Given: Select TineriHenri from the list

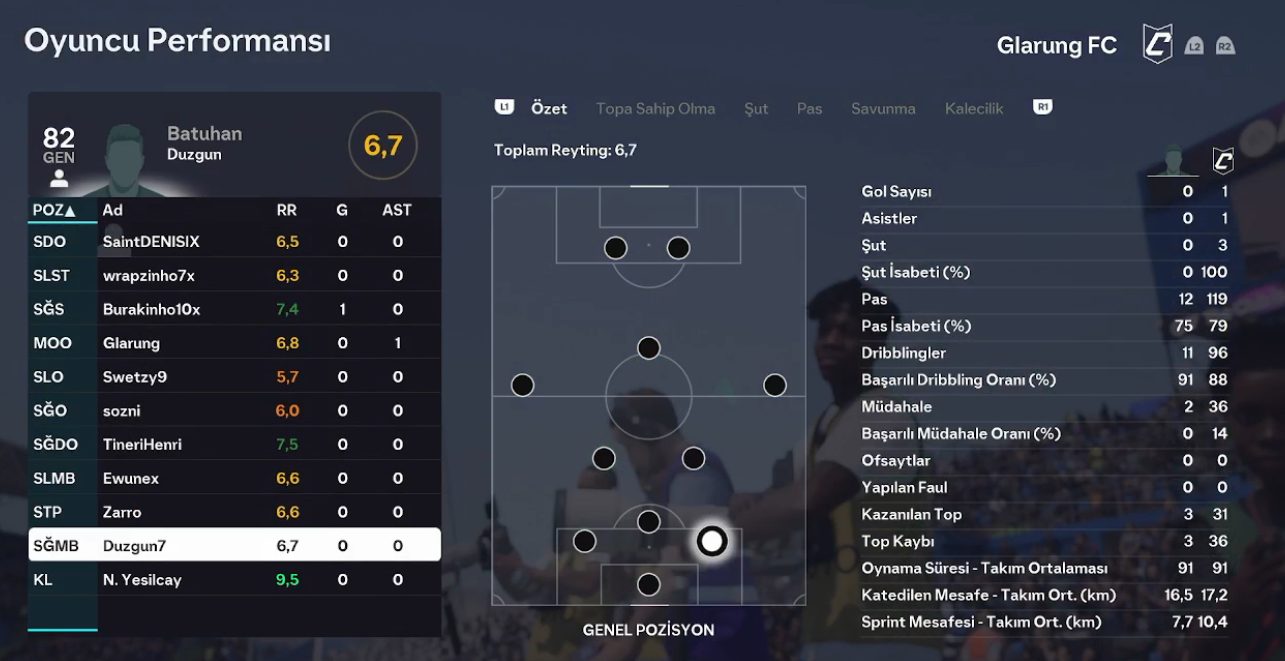Looking at the screenshot, I should point(142,445).
